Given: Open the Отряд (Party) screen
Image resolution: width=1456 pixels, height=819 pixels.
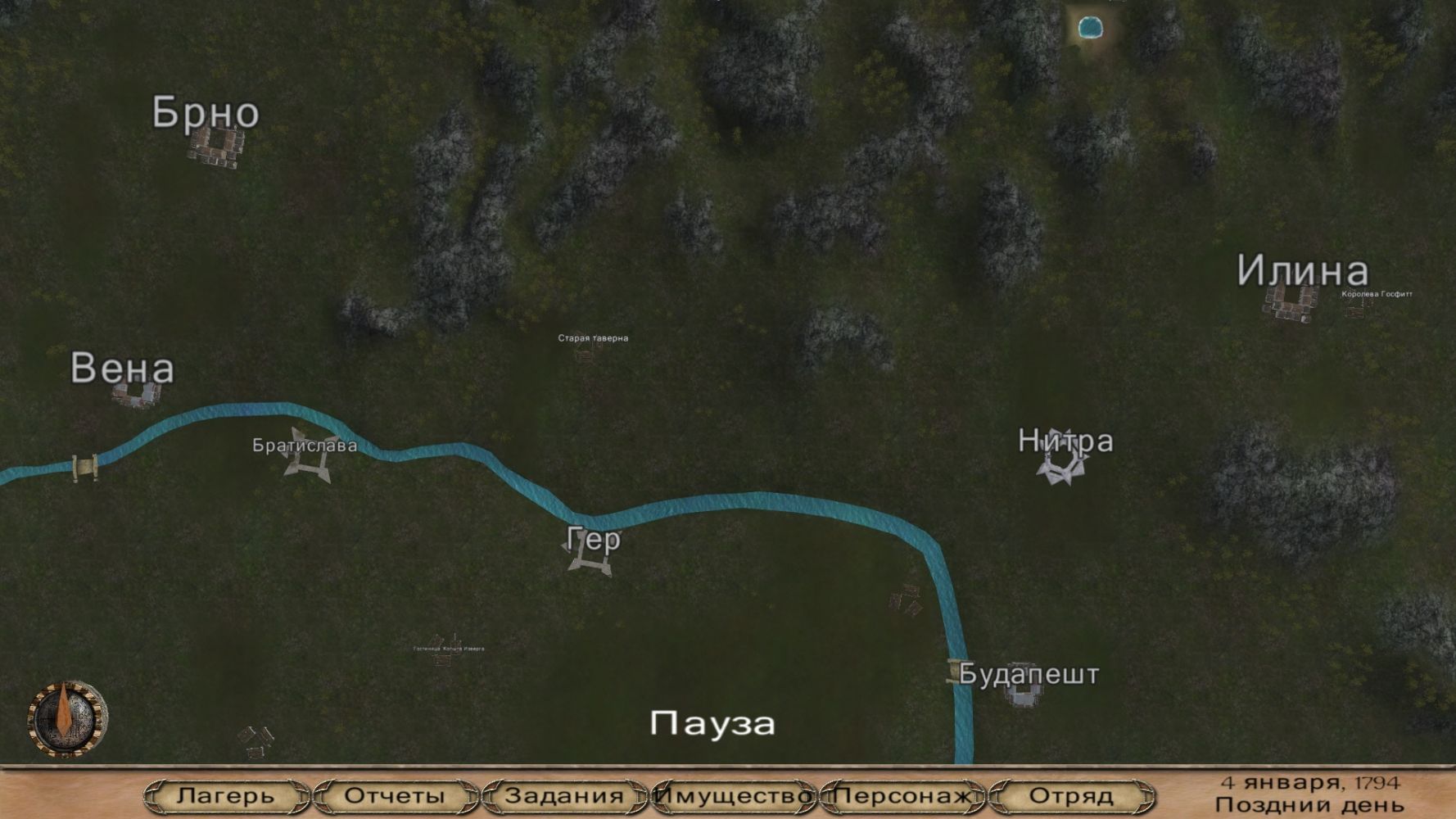Looking at the screenshot, I should 1071,795.
